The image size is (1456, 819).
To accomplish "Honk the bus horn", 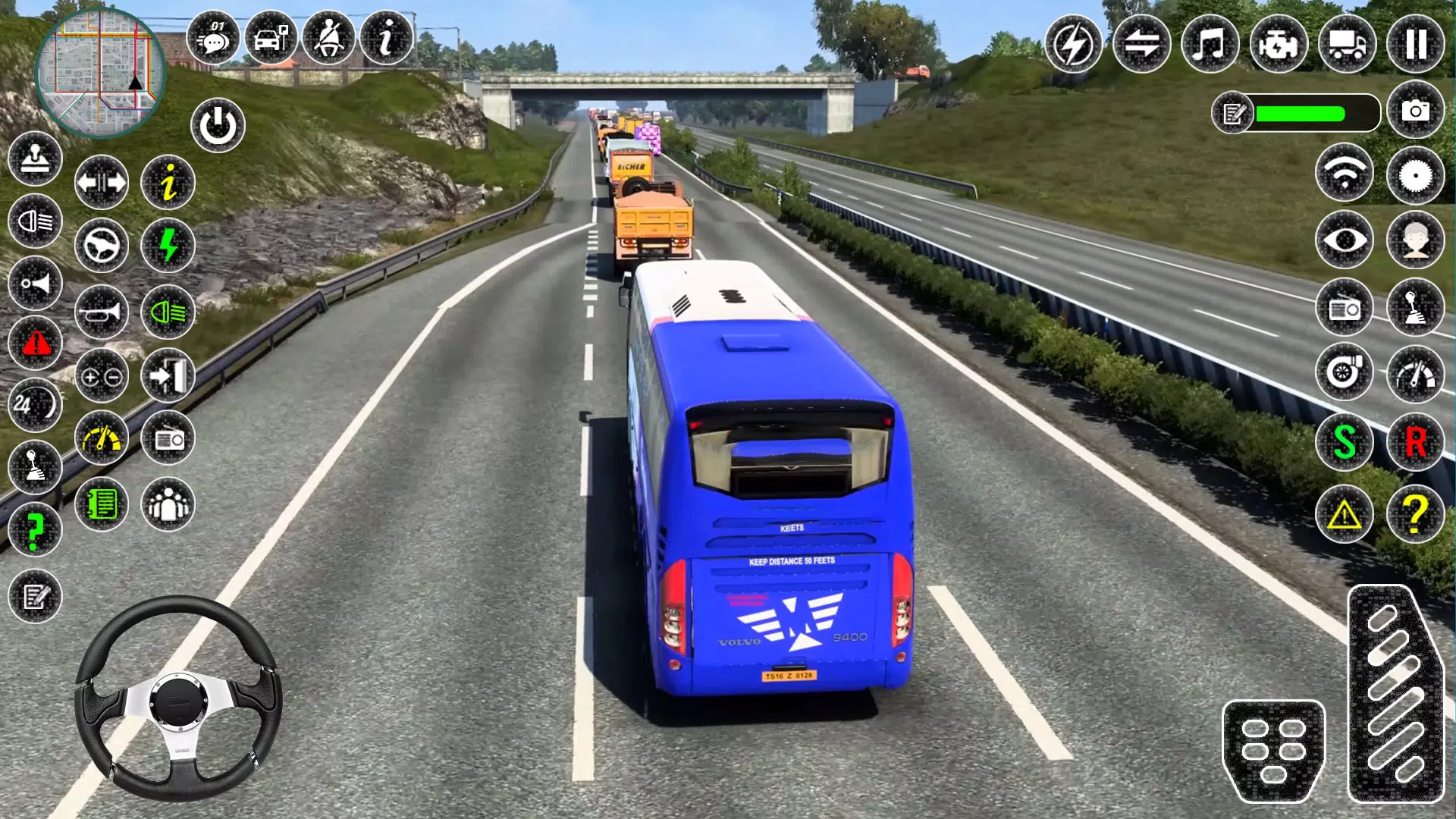I will (x=101, y=312).
